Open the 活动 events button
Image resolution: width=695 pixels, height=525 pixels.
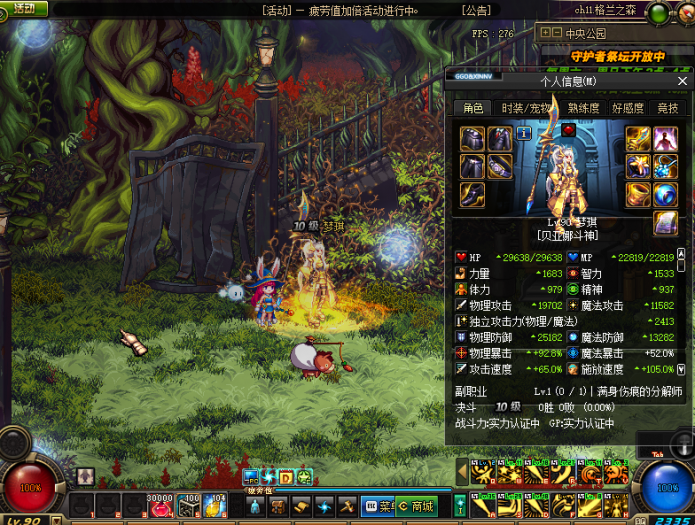pyautogui.click(x=24, y=8)
